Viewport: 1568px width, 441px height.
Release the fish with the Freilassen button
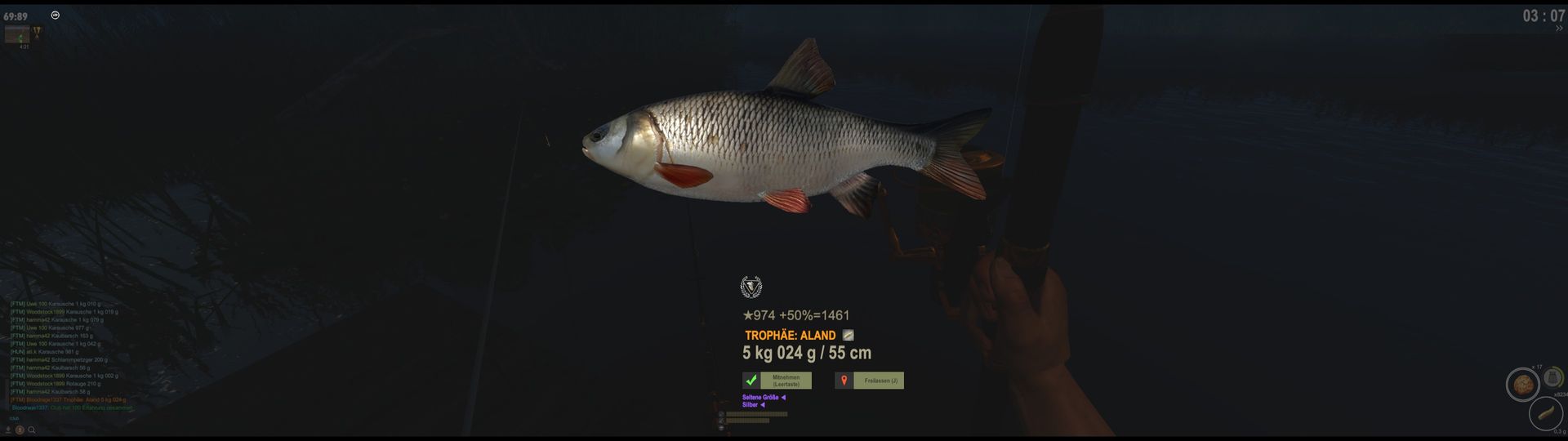[879, 381]
